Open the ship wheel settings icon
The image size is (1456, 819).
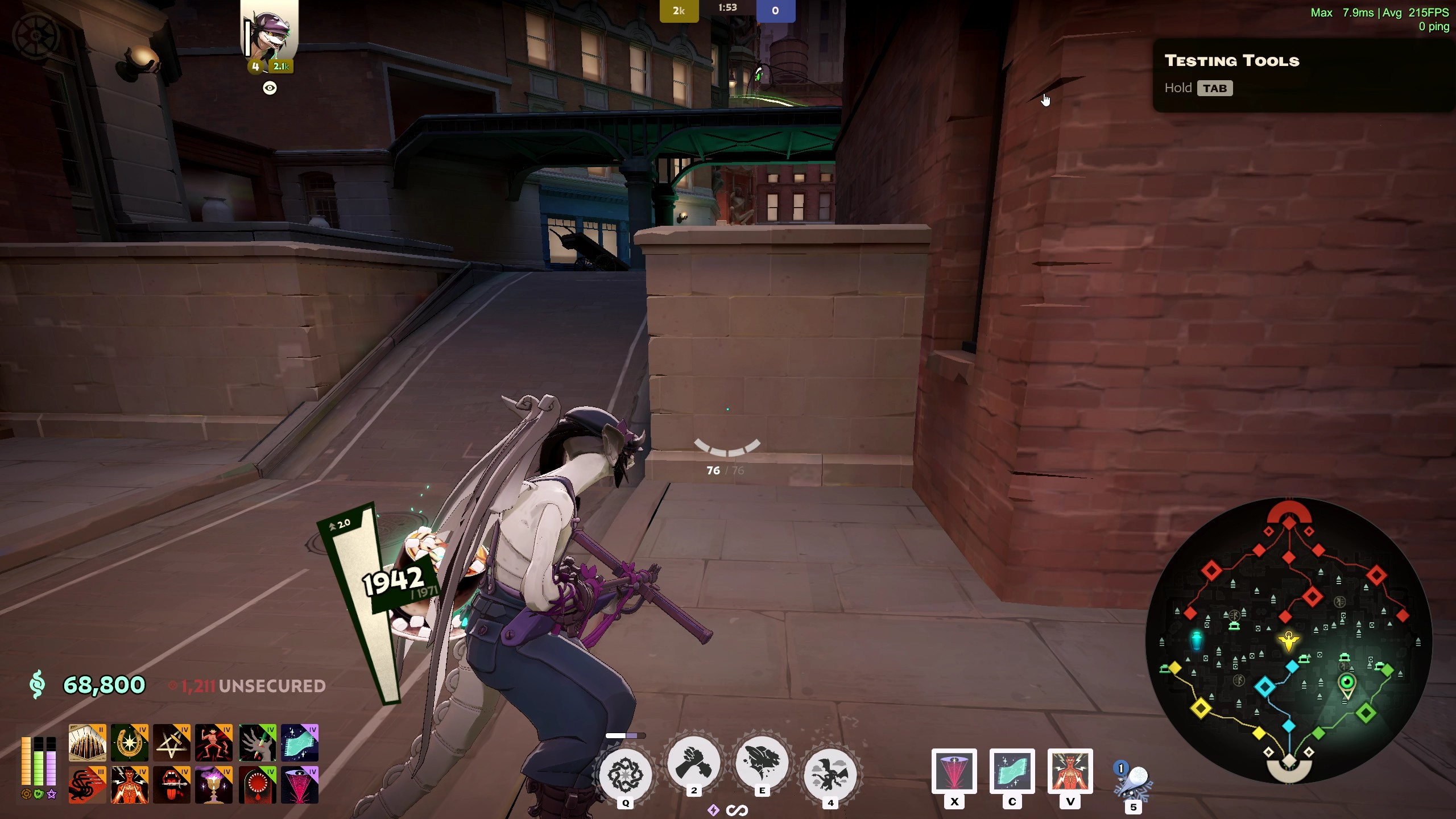36,35
